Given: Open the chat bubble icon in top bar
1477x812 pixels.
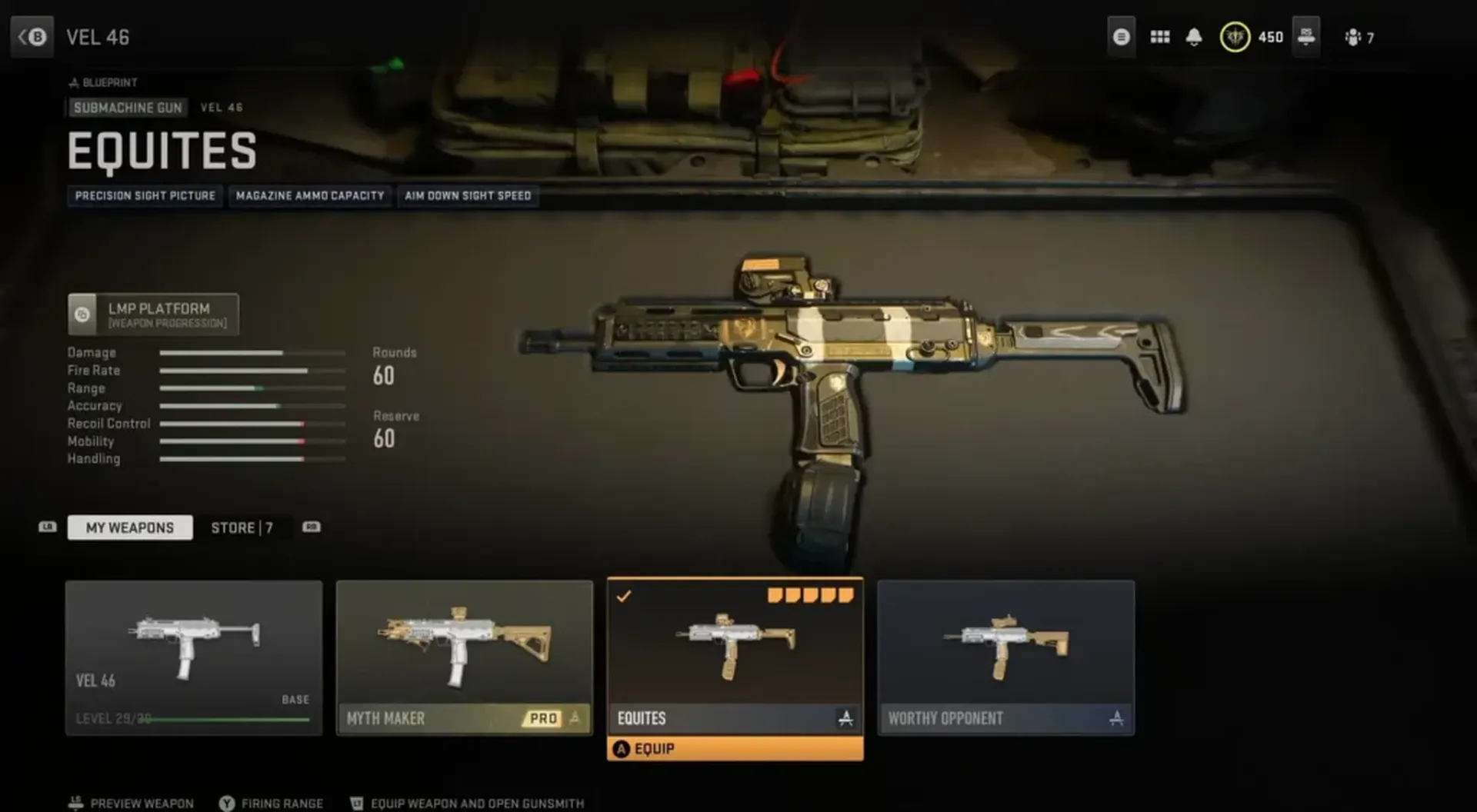Looking at the screenshot, I should tap(1122, 37).
